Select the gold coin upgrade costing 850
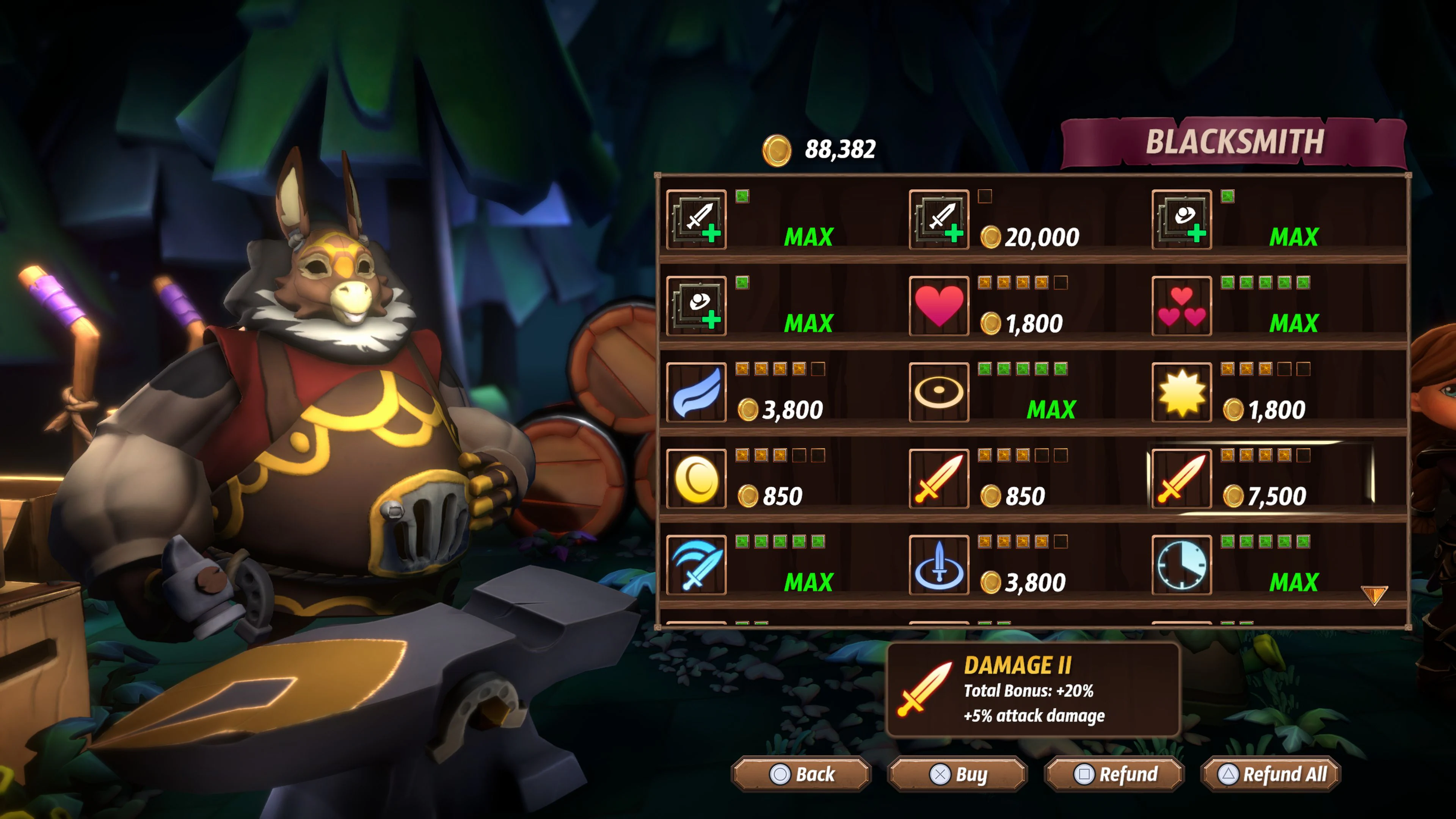This screenshot has height=819, width=1456. click(x=697, y=479)
